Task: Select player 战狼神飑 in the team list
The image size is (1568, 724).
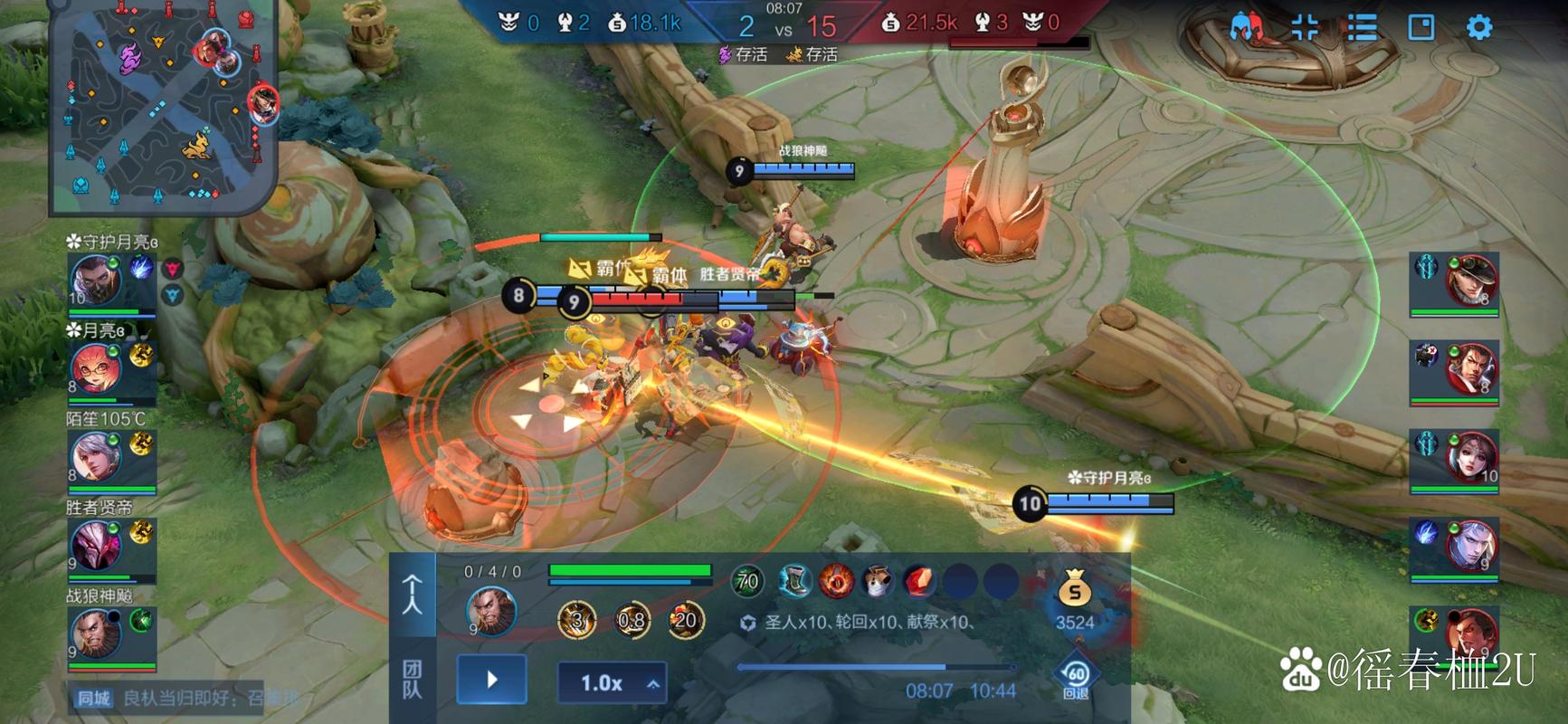Action: tap(97, 633)
